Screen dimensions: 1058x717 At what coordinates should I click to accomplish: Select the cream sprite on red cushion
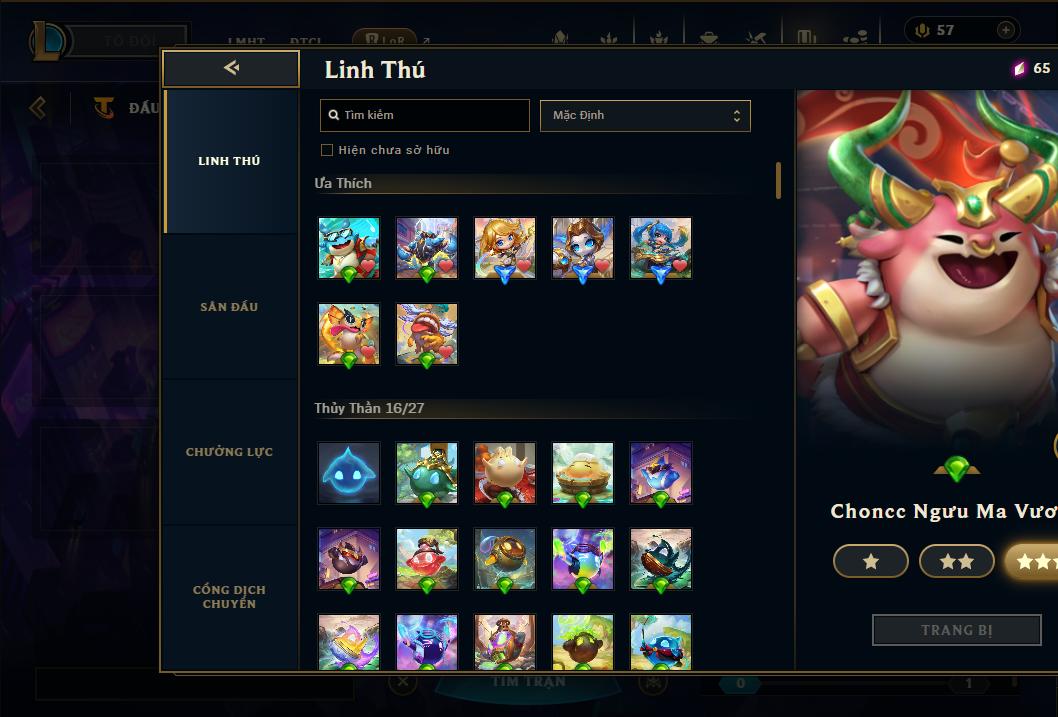[x=505, y=473]
